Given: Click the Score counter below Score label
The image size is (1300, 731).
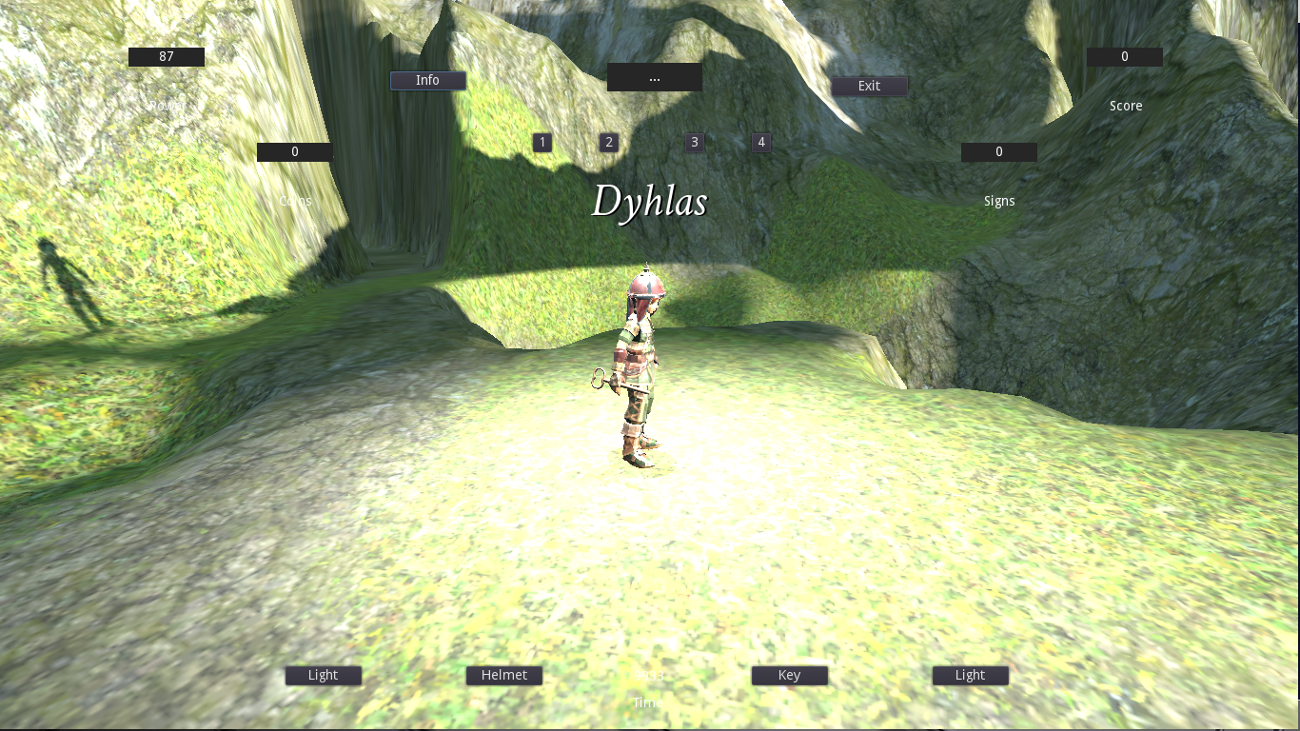Looking at the screenshot, I should pos(1124,56).
